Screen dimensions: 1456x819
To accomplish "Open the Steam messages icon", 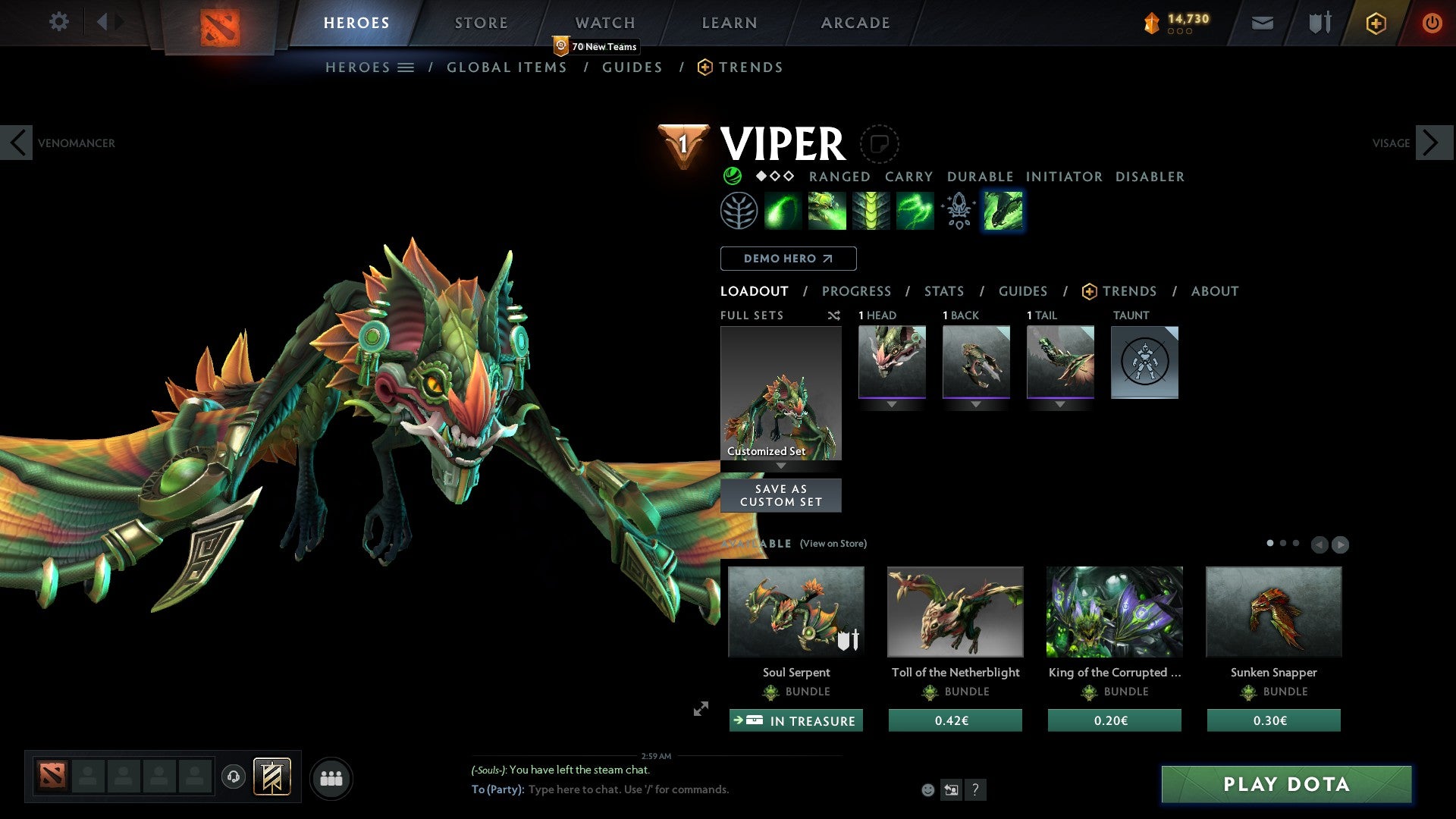I will coord(1262,23).
